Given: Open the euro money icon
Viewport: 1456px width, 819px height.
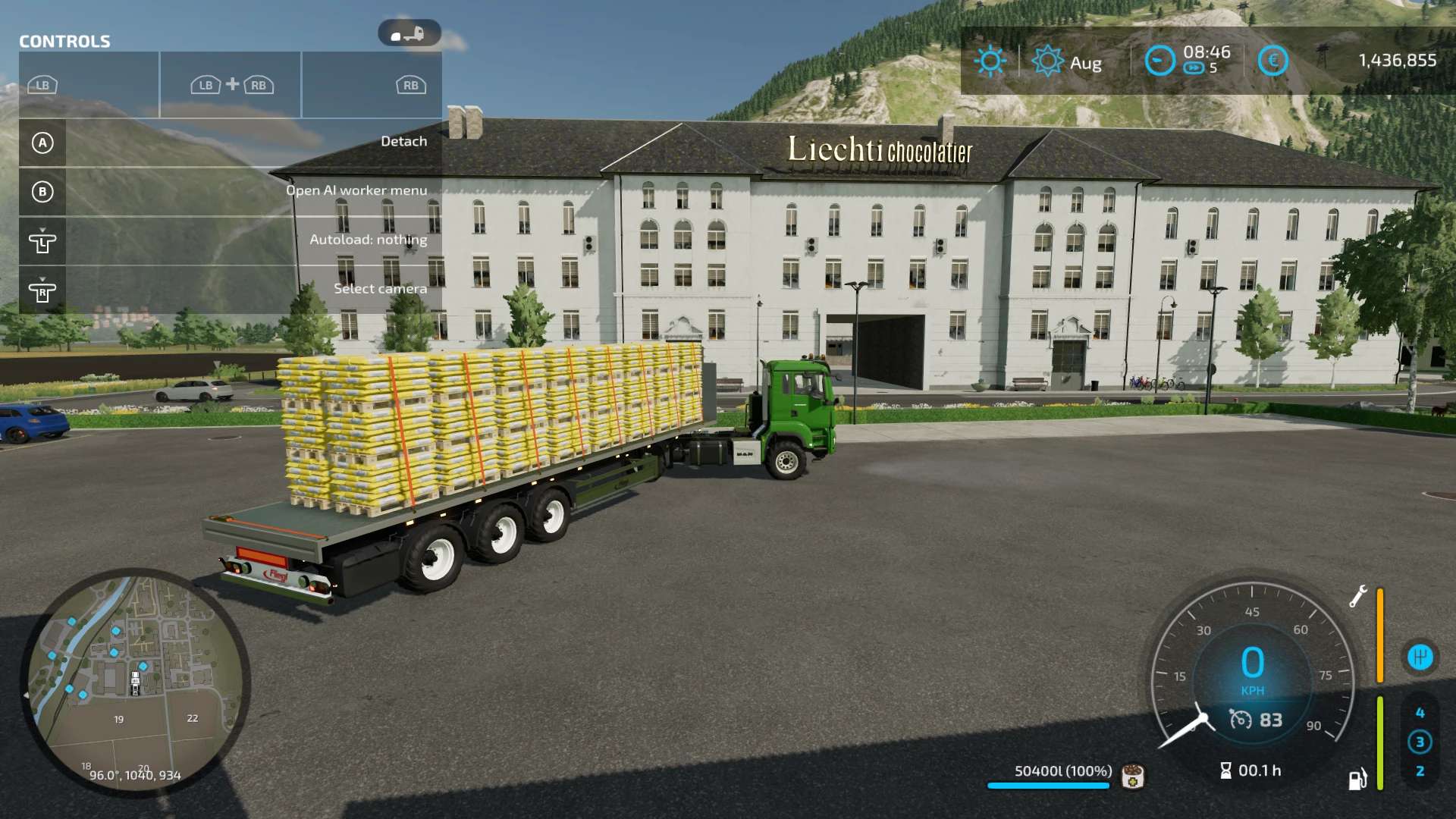Looking at the screenshot, I should [1272, 61].
